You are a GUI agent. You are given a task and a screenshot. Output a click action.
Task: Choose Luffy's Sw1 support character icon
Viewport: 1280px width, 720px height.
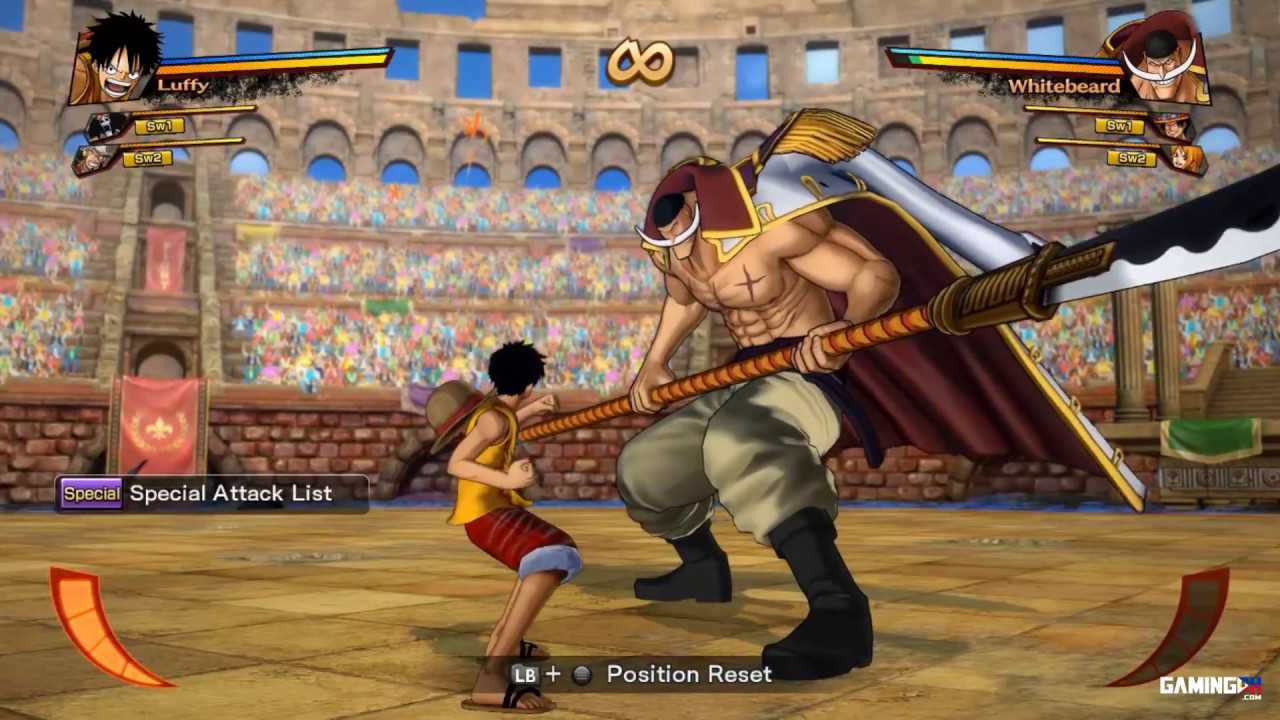pos(106,127)
